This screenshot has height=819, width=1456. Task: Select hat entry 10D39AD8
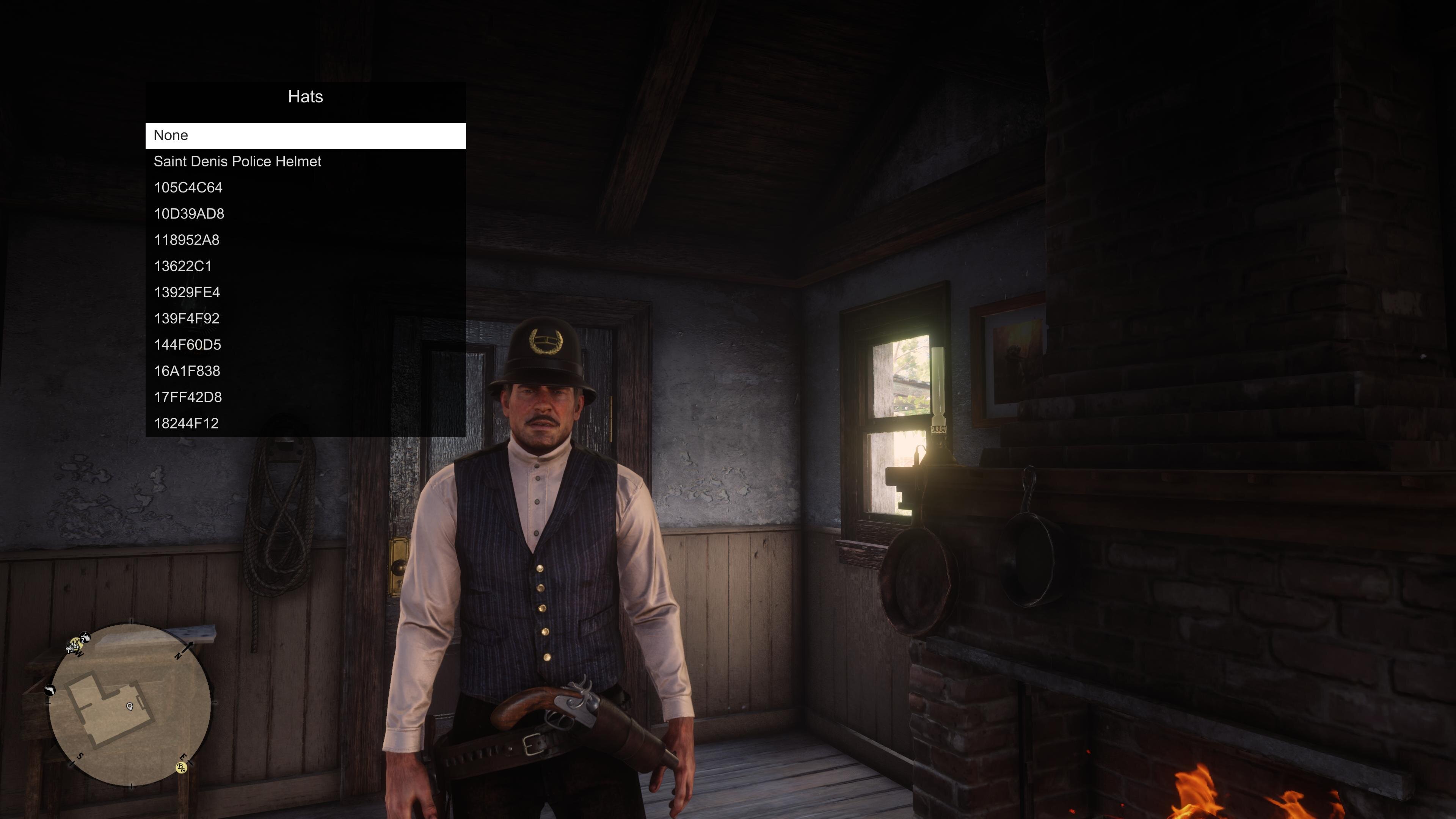[305, 213]
